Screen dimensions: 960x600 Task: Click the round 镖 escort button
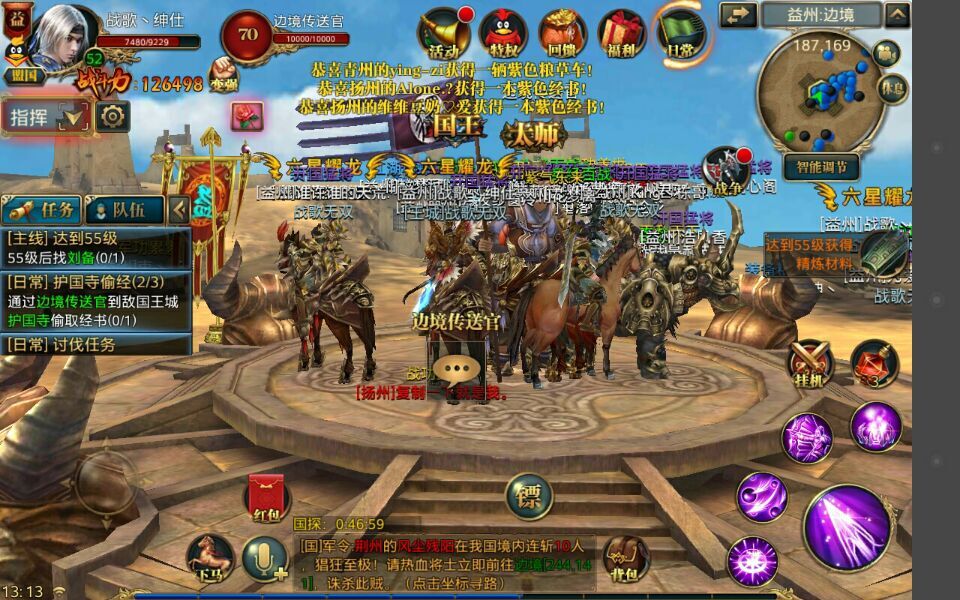528,495
